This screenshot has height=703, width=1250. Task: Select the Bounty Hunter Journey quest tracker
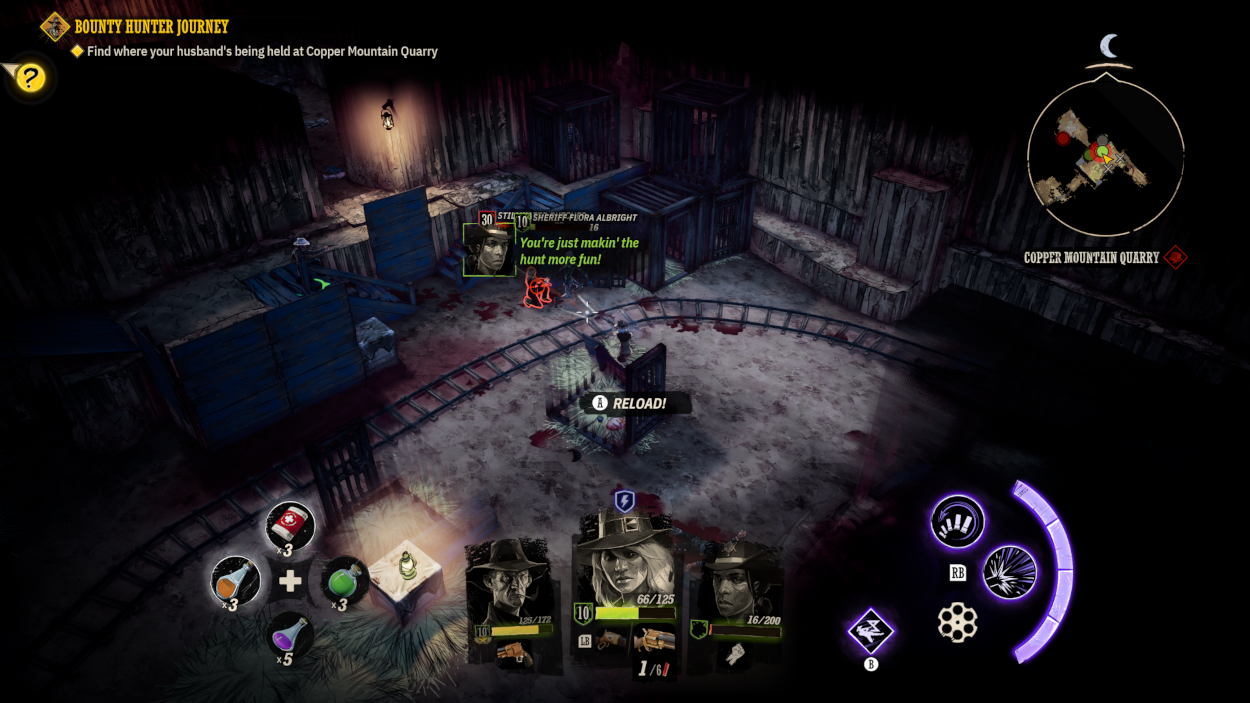[x=151, y=27]
